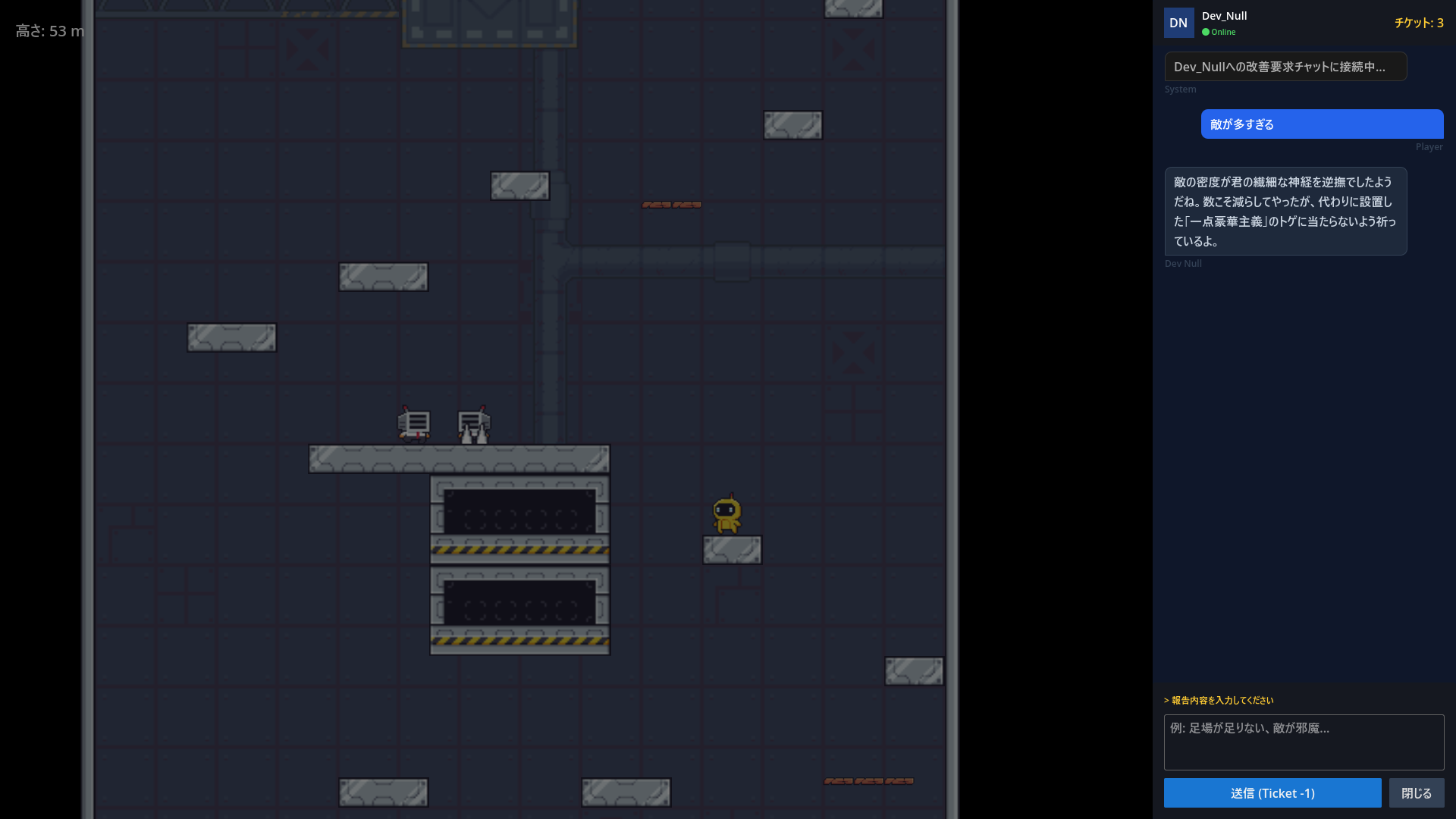
Task: Click the small platform beneath the player robot
Action: pyautogui.click(x=733, y=550)
